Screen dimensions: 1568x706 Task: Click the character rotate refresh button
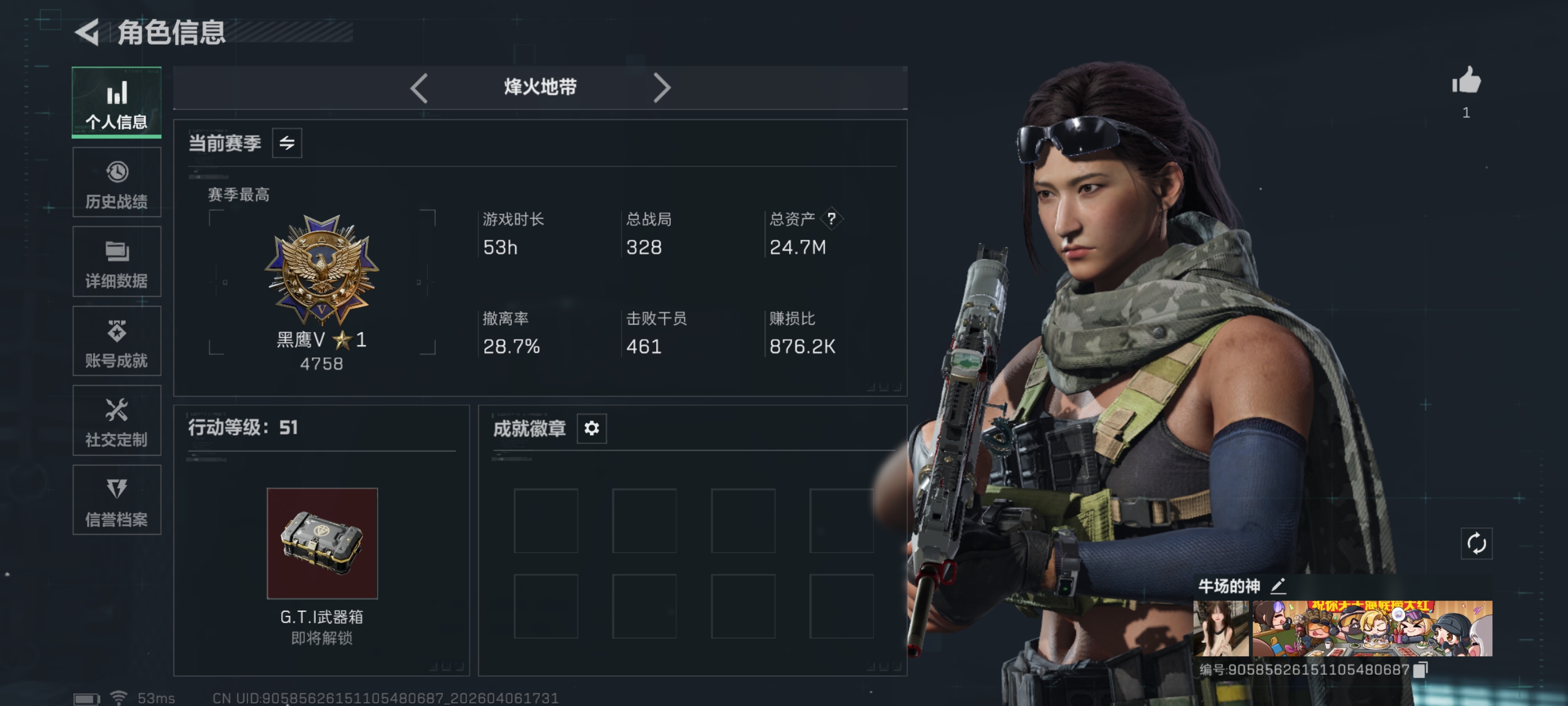(x=1476, y=543)
